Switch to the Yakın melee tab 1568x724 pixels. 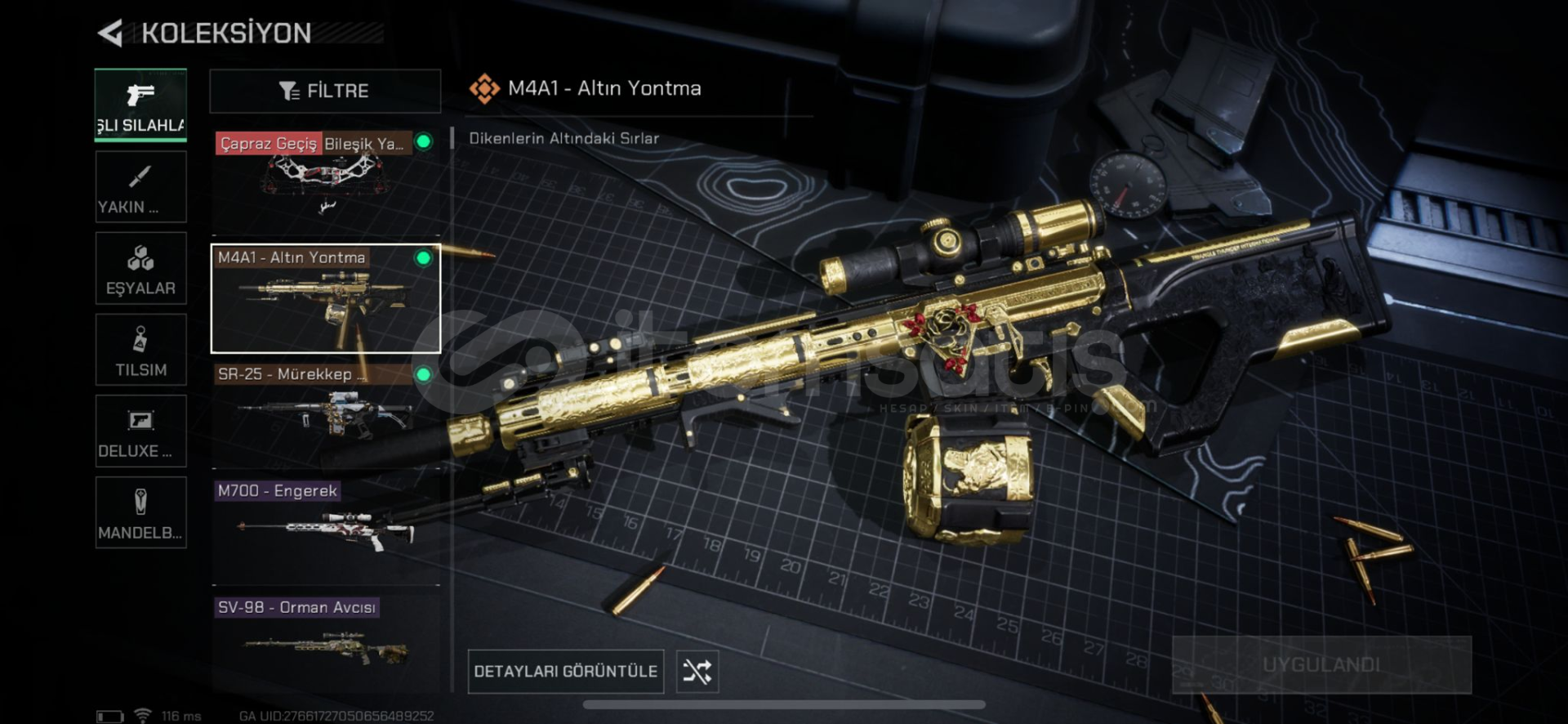pyautogui.click(x=140, y=187)
